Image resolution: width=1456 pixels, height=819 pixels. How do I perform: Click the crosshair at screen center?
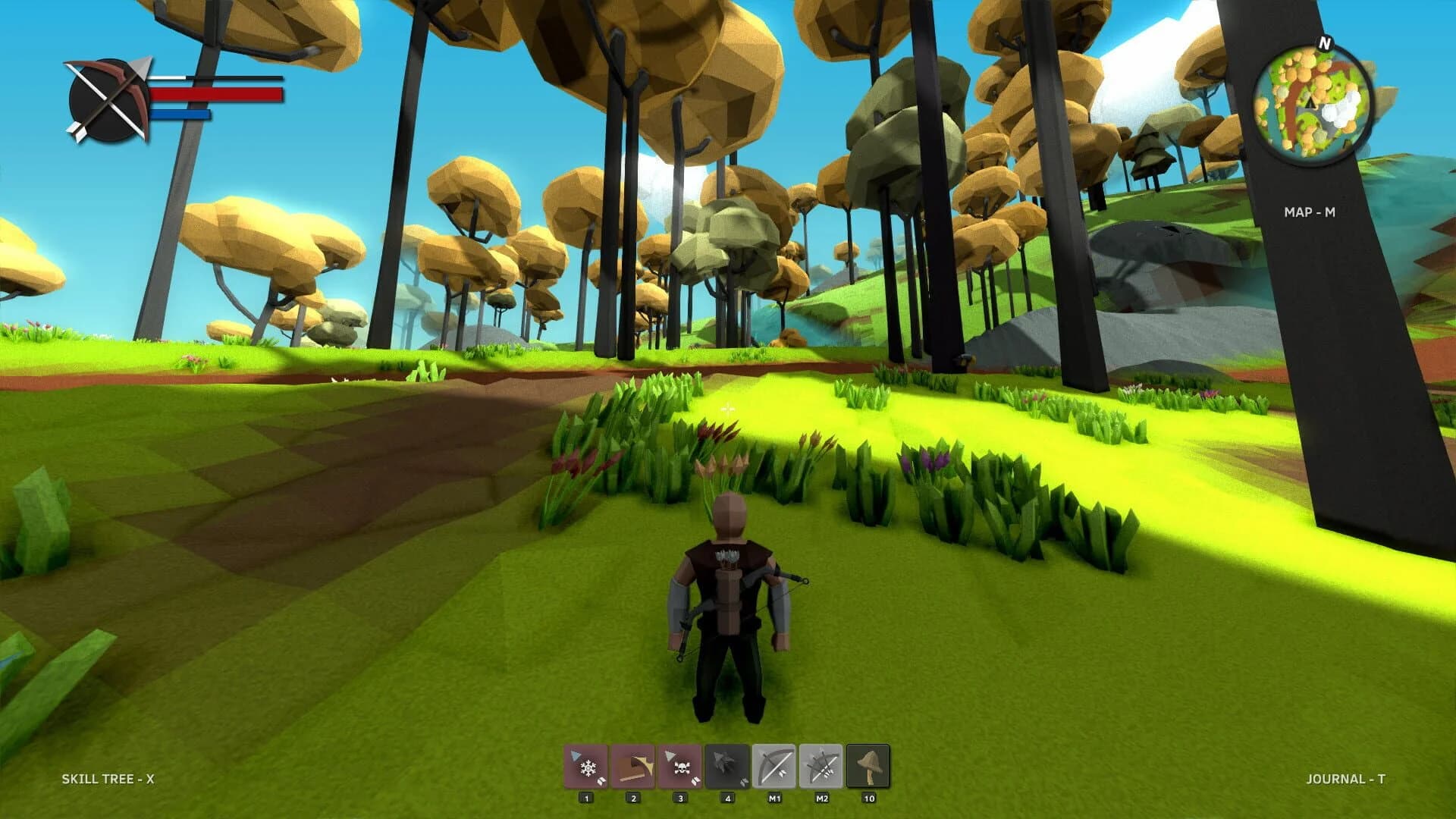coord(728,409)
